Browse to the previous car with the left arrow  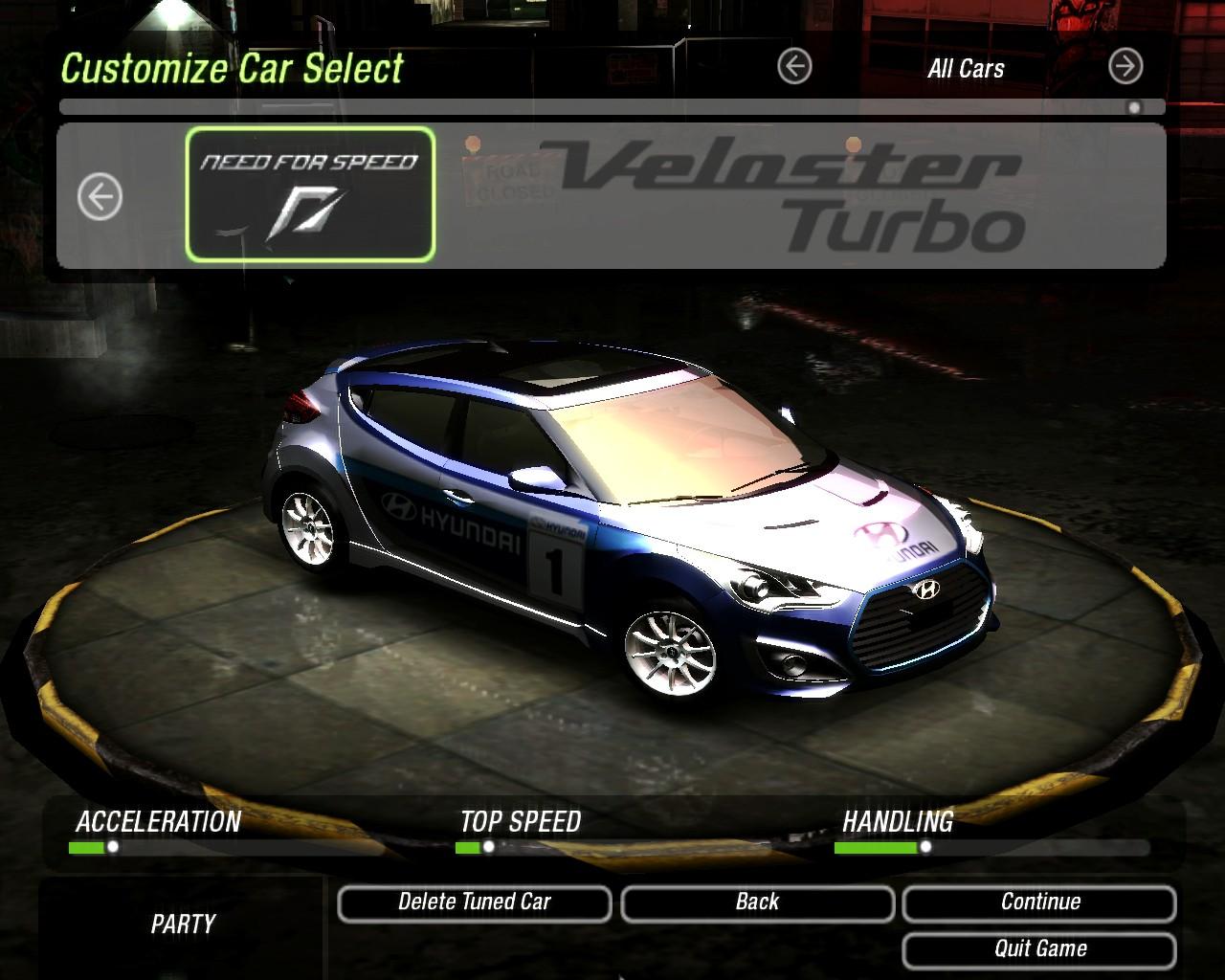coord(100,198)
